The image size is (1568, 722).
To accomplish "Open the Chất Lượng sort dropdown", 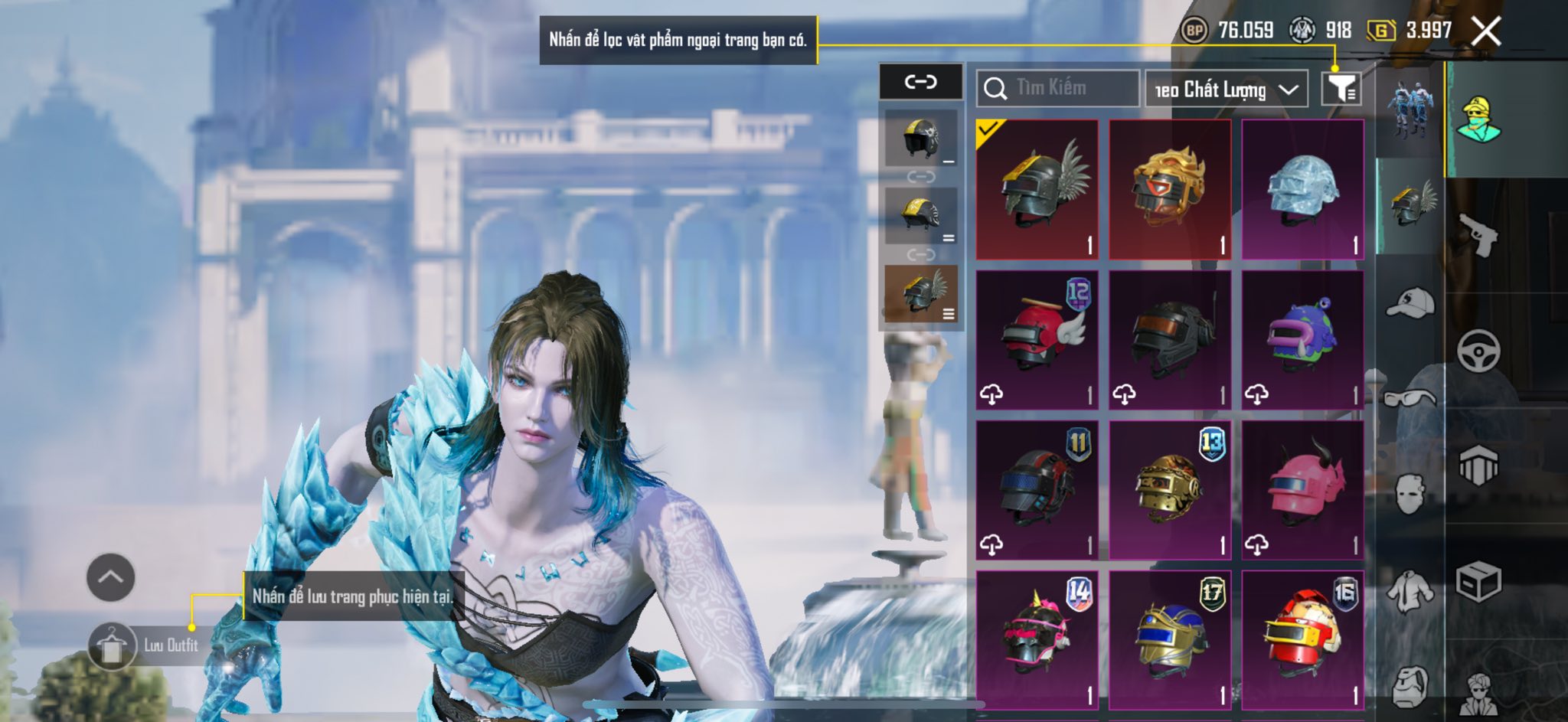I will 1226,90.
